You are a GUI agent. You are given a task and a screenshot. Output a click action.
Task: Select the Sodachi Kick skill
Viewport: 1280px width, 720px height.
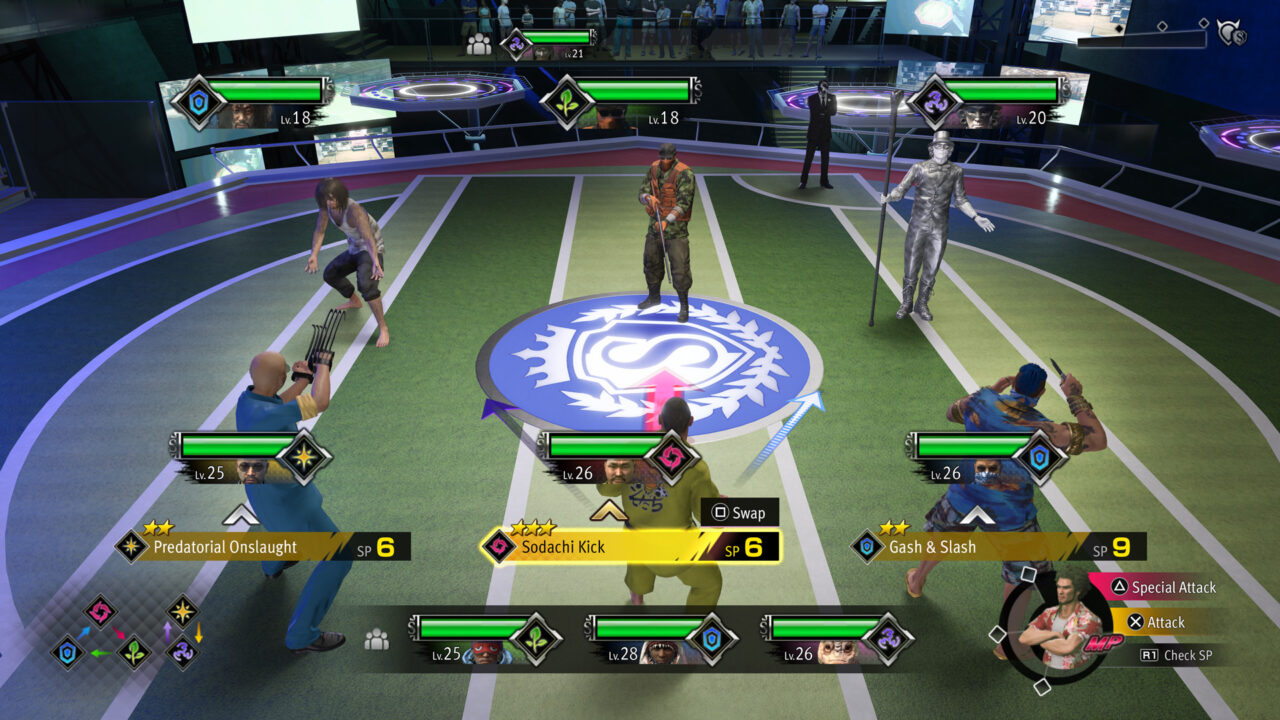point(630,547)
